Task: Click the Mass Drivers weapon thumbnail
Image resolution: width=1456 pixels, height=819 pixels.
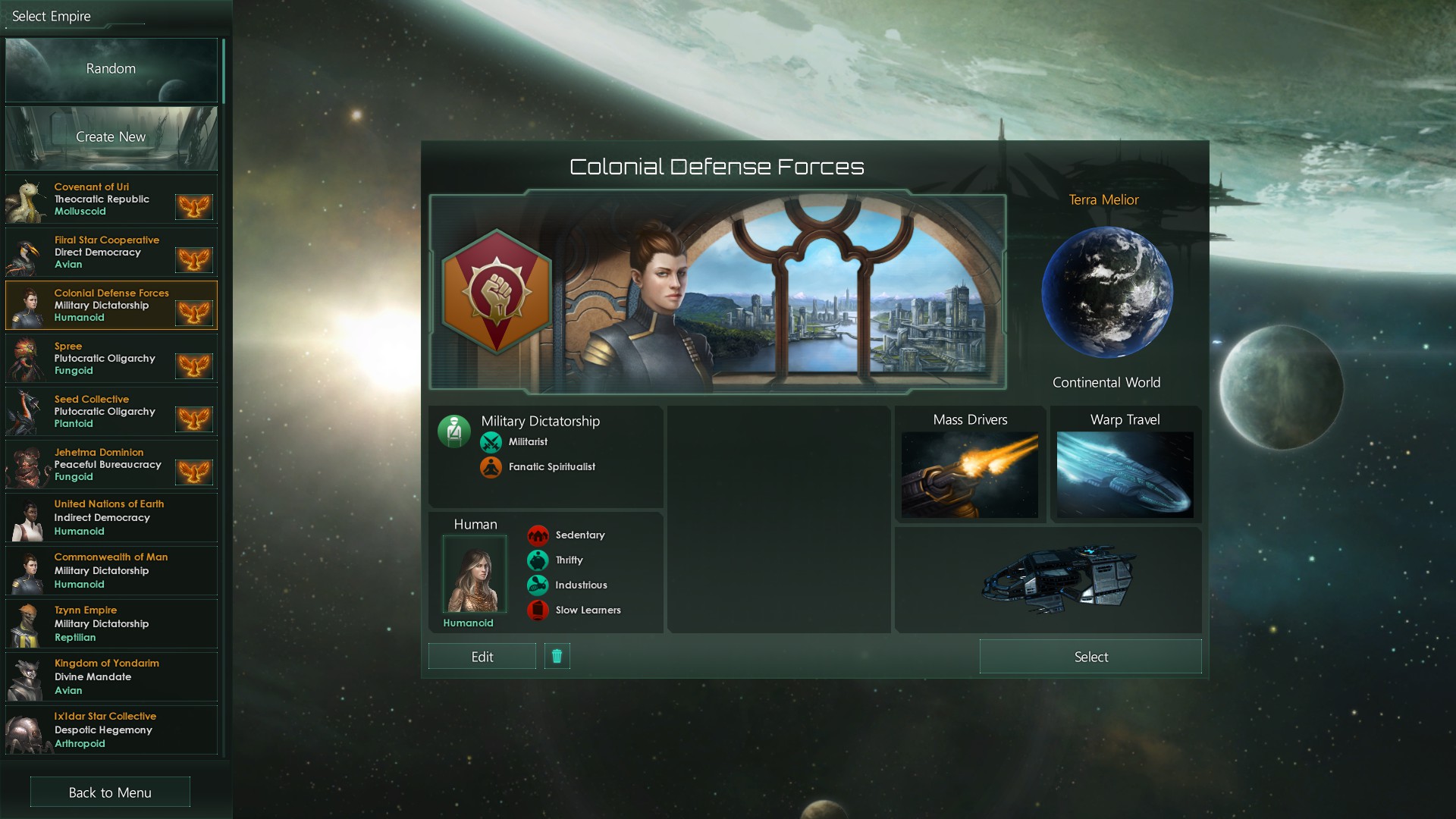Action: click(970, 474)
